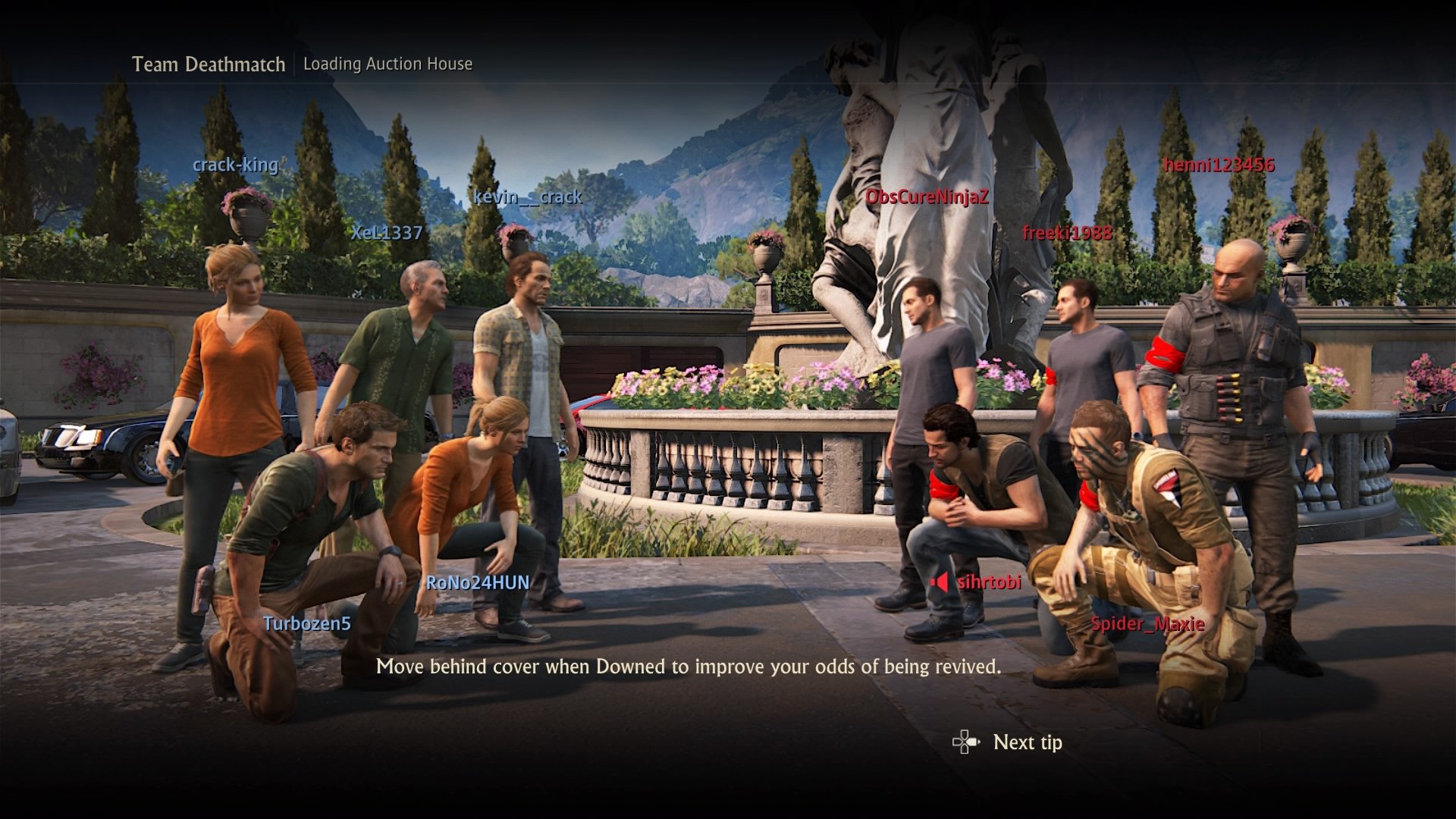
Task: Expand the Loading Auction House status
Action: click(388, 64)
